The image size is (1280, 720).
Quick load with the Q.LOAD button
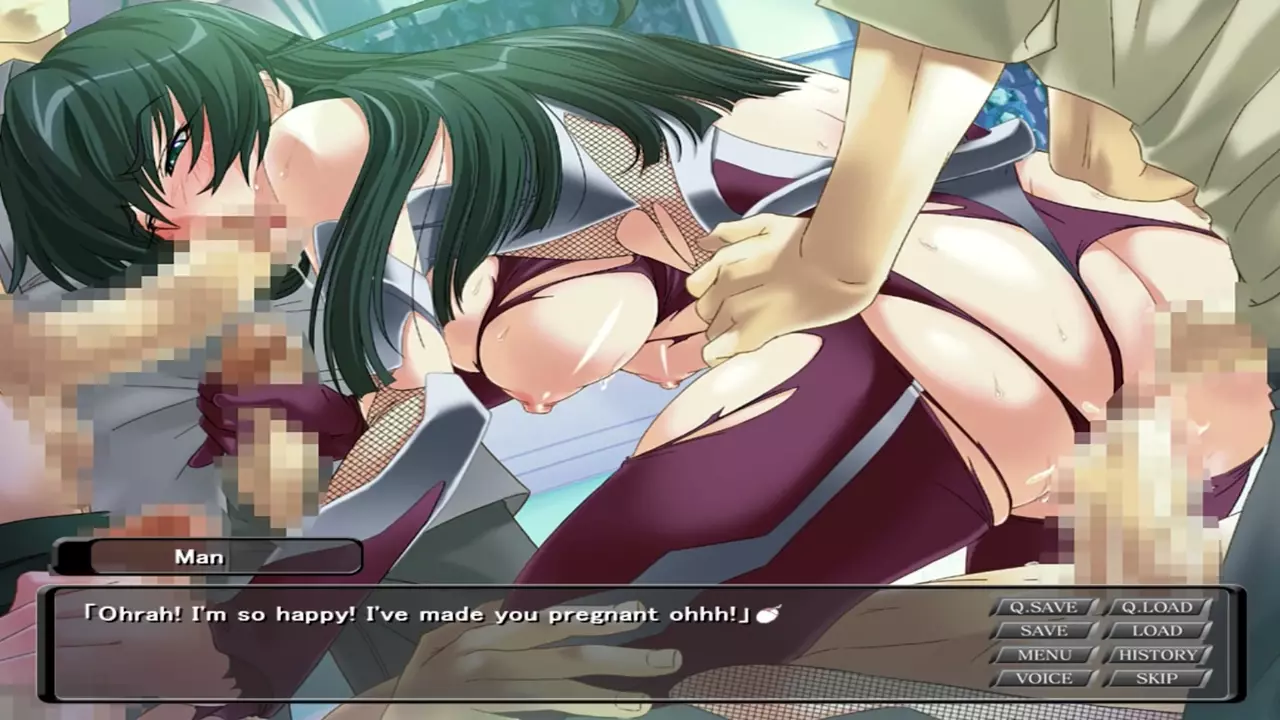coord(1157,607)
